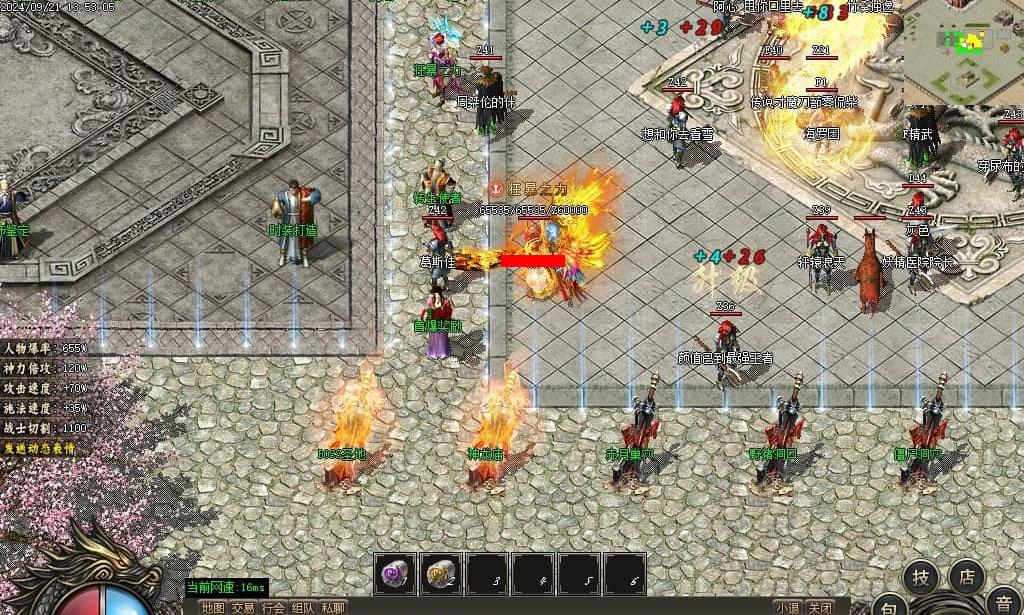The image size is (1029, 615).
Task: Open the 包 bag round button
Action: (x=889, y=606)
